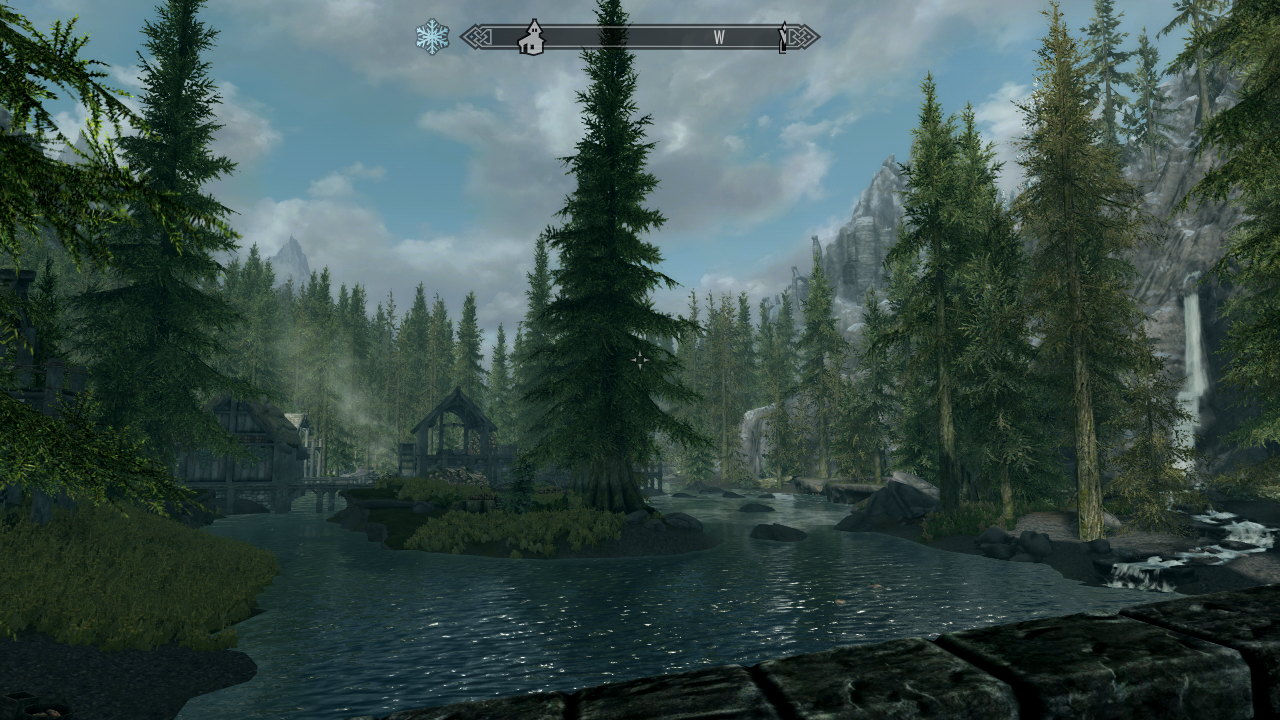Click the wooden gazebo frame near the water
The width and height of the screenshot is (1280, 720).
(455, 430)
